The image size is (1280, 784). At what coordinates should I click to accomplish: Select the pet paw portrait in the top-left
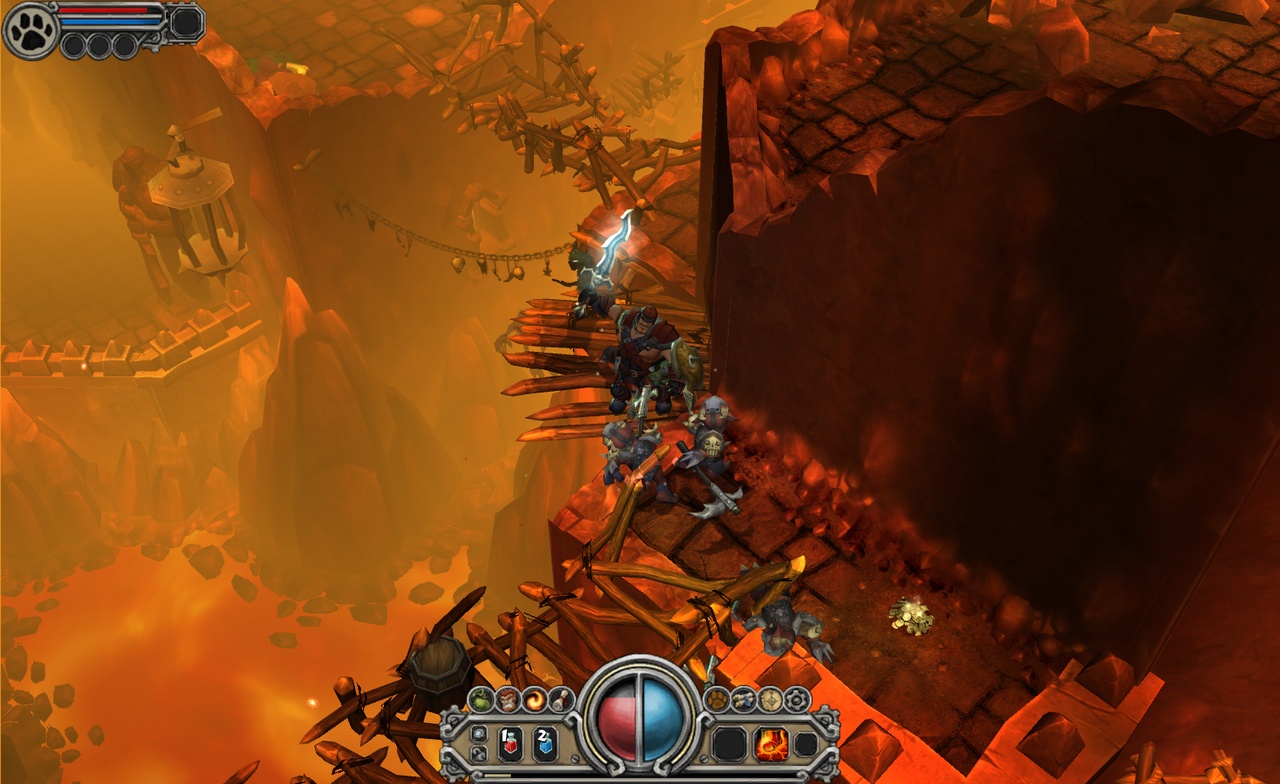28,30
